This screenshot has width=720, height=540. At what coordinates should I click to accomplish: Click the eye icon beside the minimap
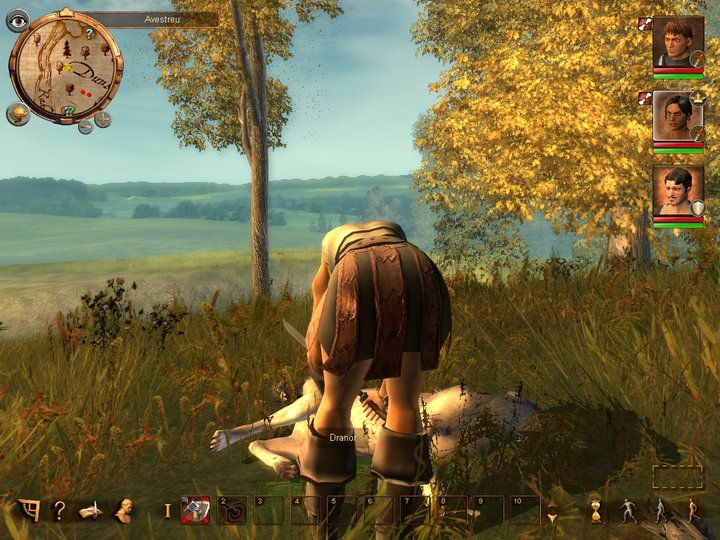point(18,20)
